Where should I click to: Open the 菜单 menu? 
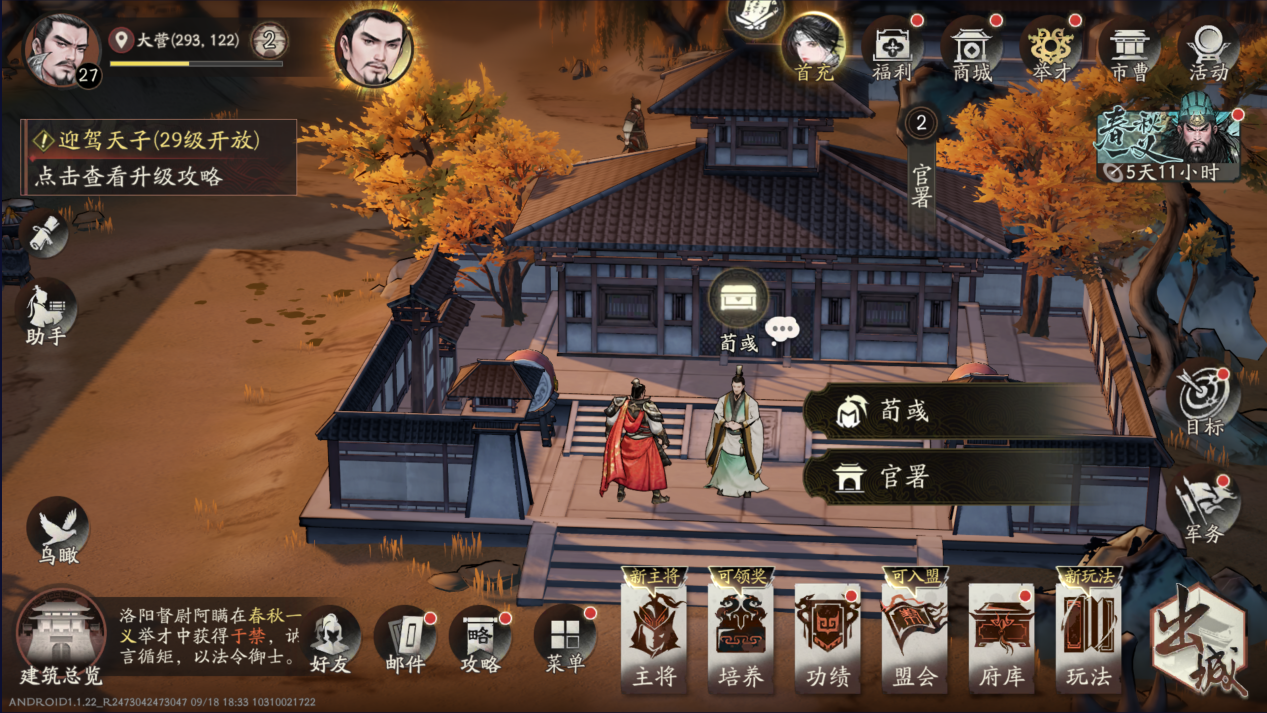point(565,640)
